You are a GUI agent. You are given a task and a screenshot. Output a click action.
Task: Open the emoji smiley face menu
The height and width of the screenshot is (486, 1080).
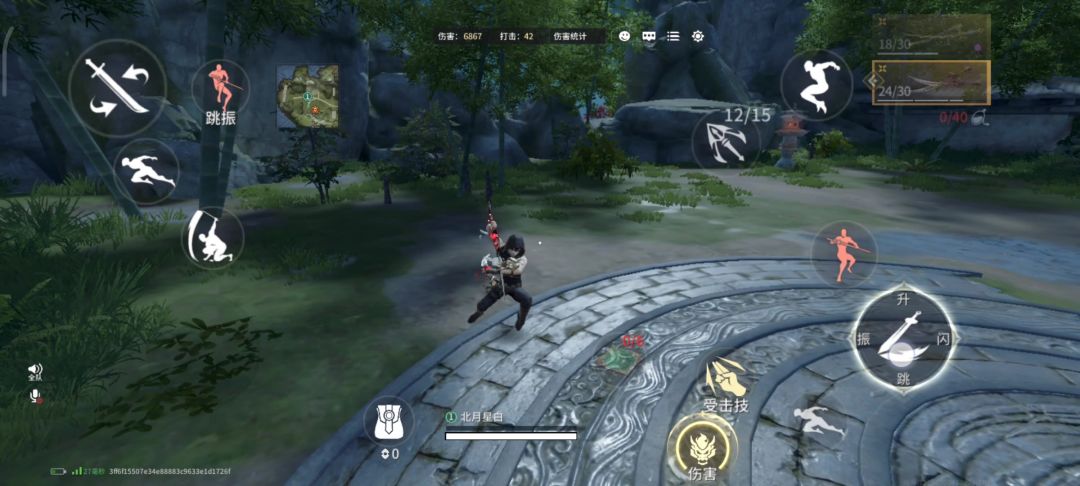pyautogui.click(x=625, y=36)
